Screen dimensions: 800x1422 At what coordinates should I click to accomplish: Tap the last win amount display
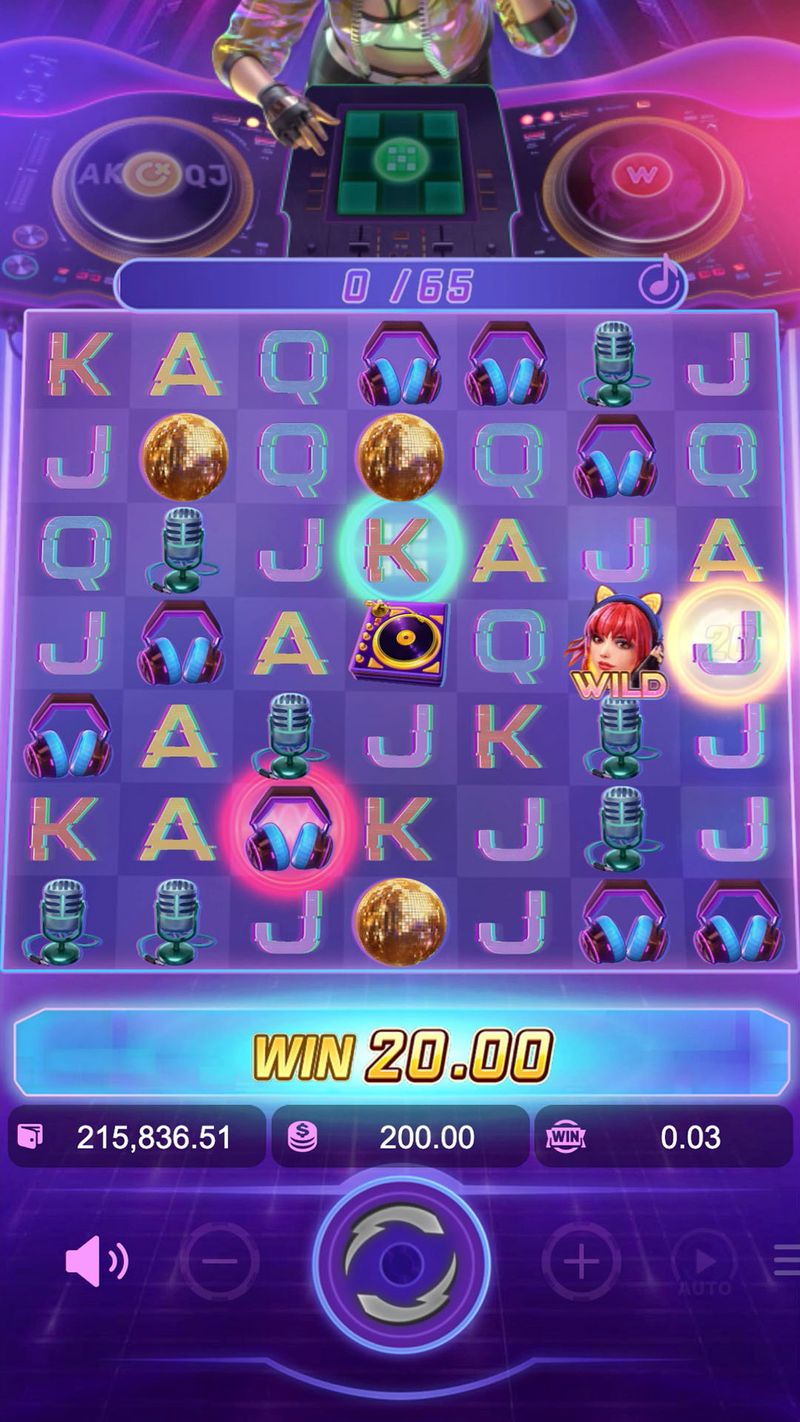pyautogui.click(x=664, y=1137)
